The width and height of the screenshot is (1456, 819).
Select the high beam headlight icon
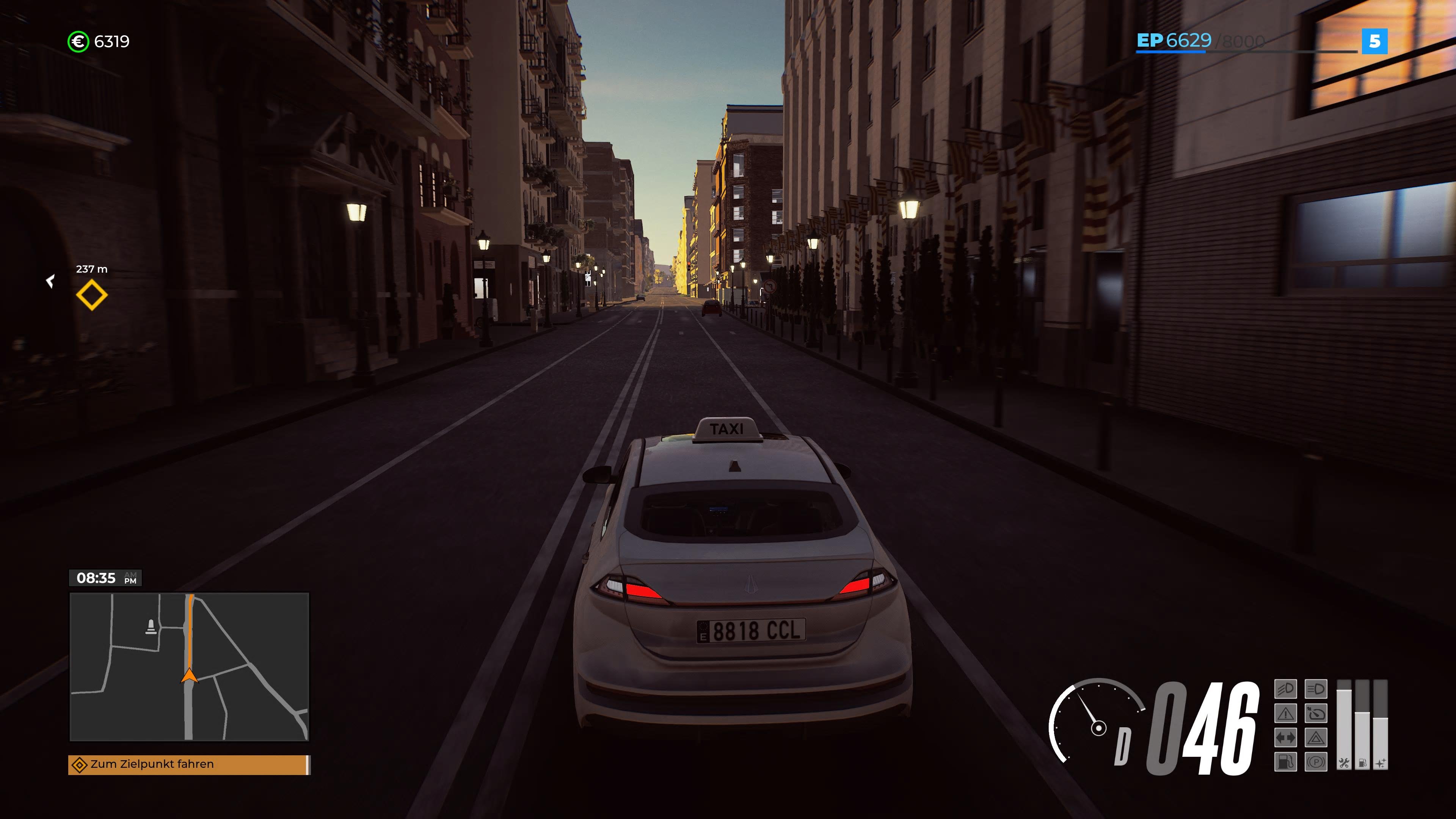tap(1316, 689)
